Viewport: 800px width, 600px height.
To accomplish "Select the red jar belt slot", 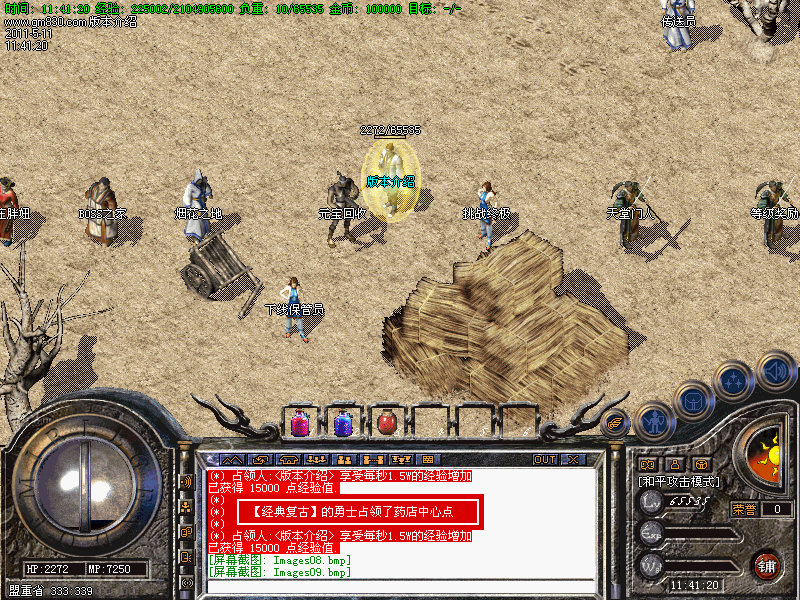I will click(x=386, y=423).
